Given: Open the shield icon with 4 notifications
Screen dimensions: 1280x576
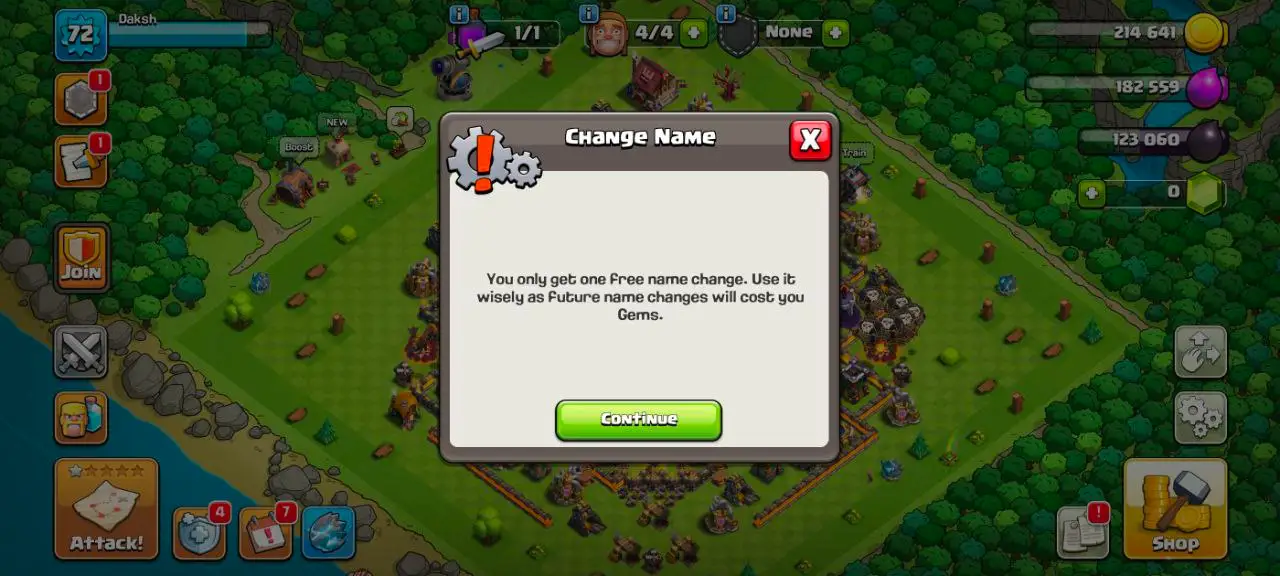Looking at the screenshot, I should [198, 534].
